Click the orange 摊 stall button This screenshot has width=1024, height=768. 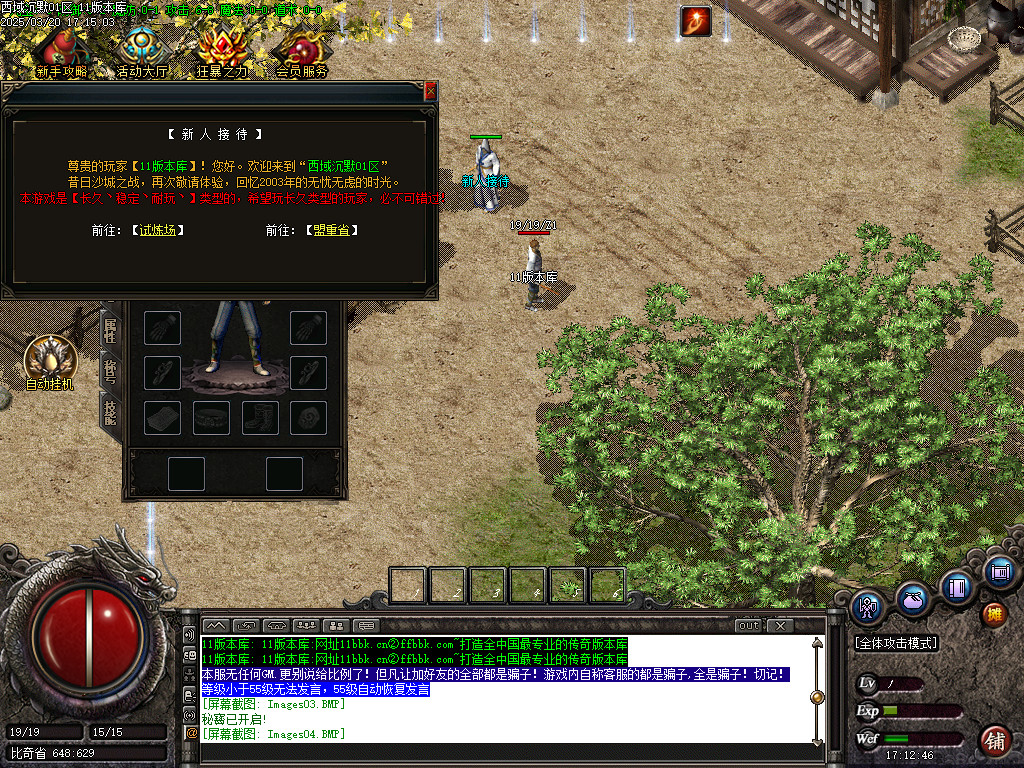pyautogui.click(x=994, y=612)
